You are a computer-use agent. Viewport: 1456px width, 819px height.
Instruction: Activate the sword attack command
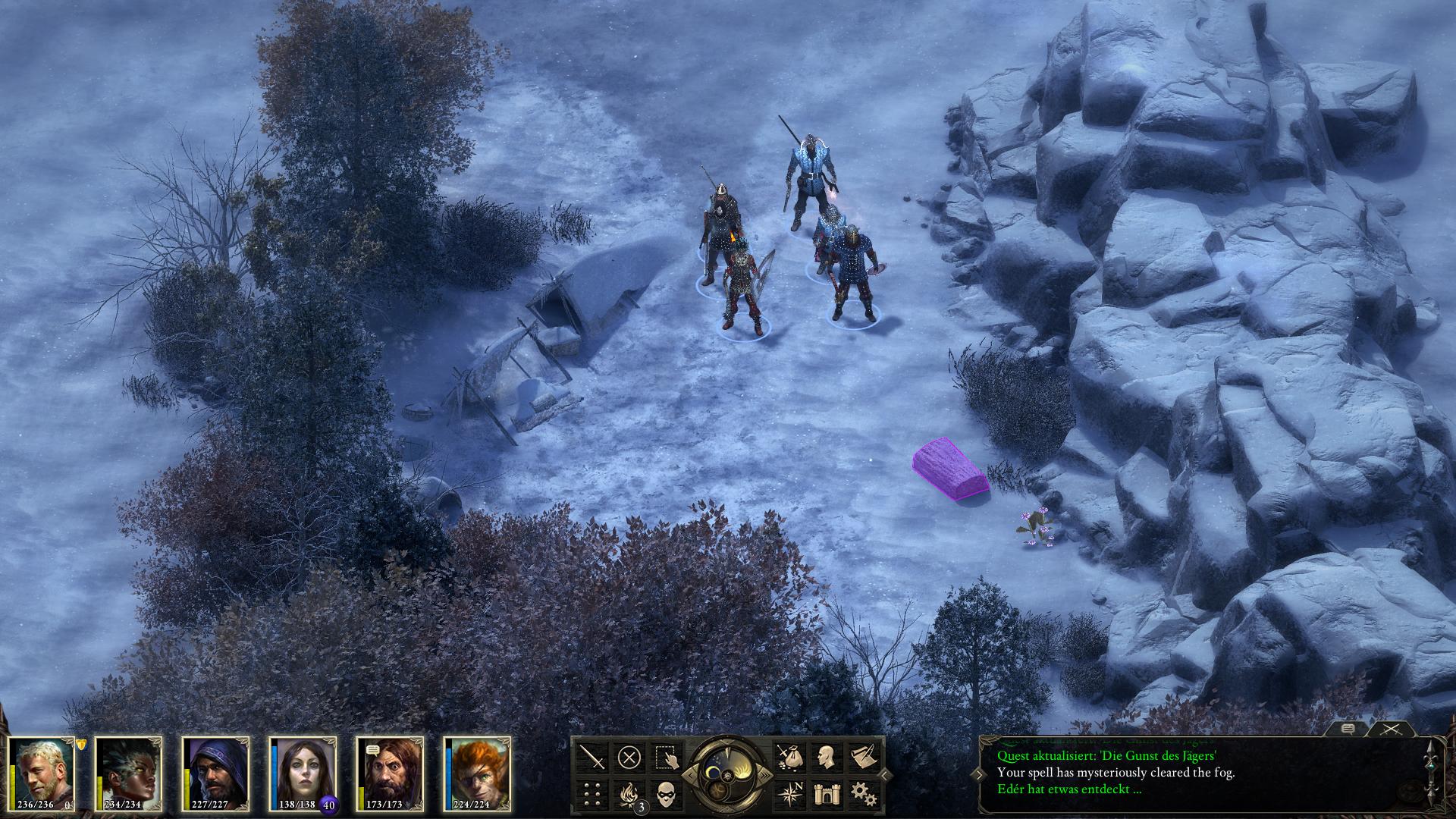593,757
